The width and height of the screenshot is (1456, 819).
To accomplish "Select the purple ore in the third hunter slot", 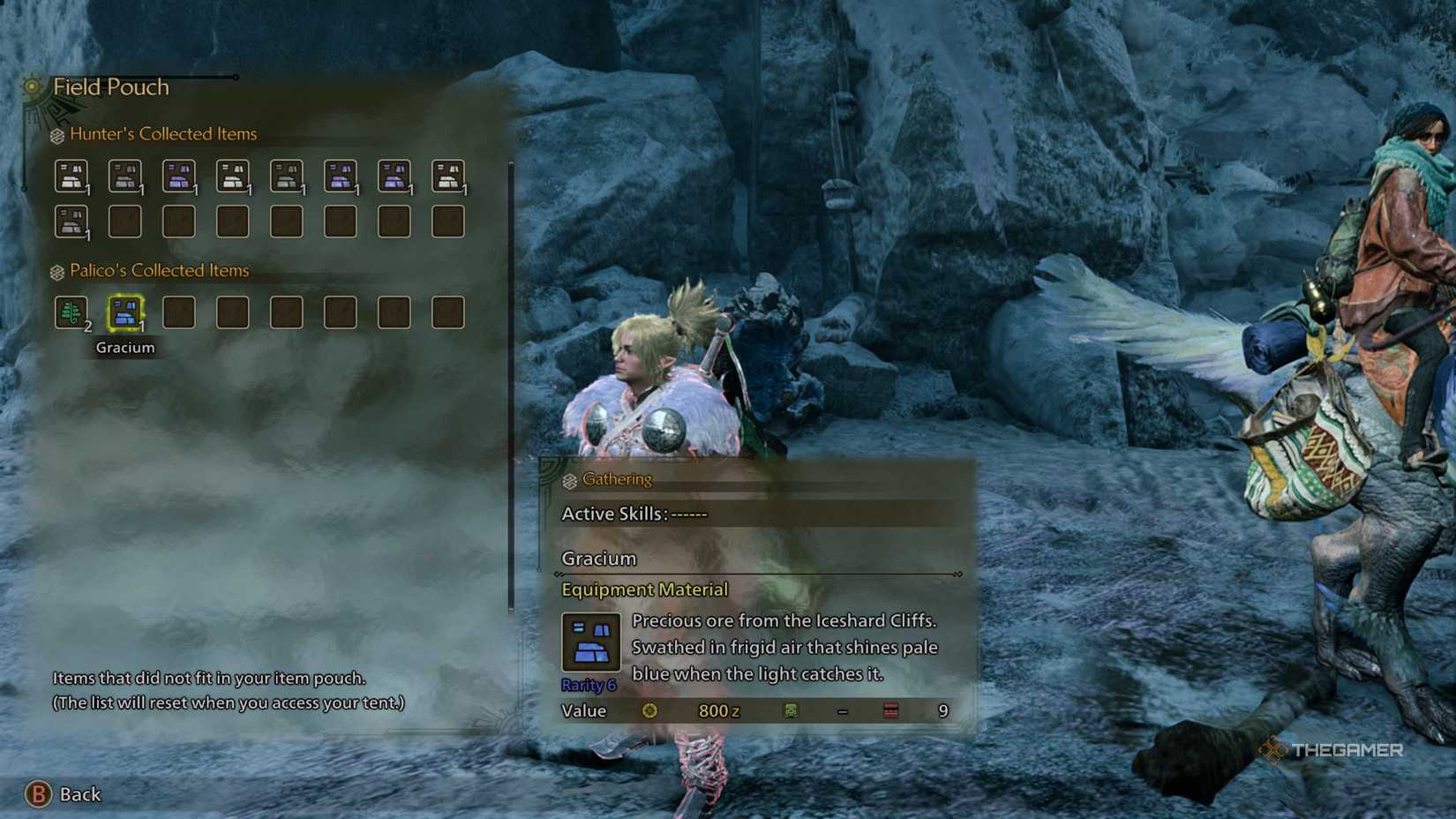I will pyautogui.click(x=180, y=174).
